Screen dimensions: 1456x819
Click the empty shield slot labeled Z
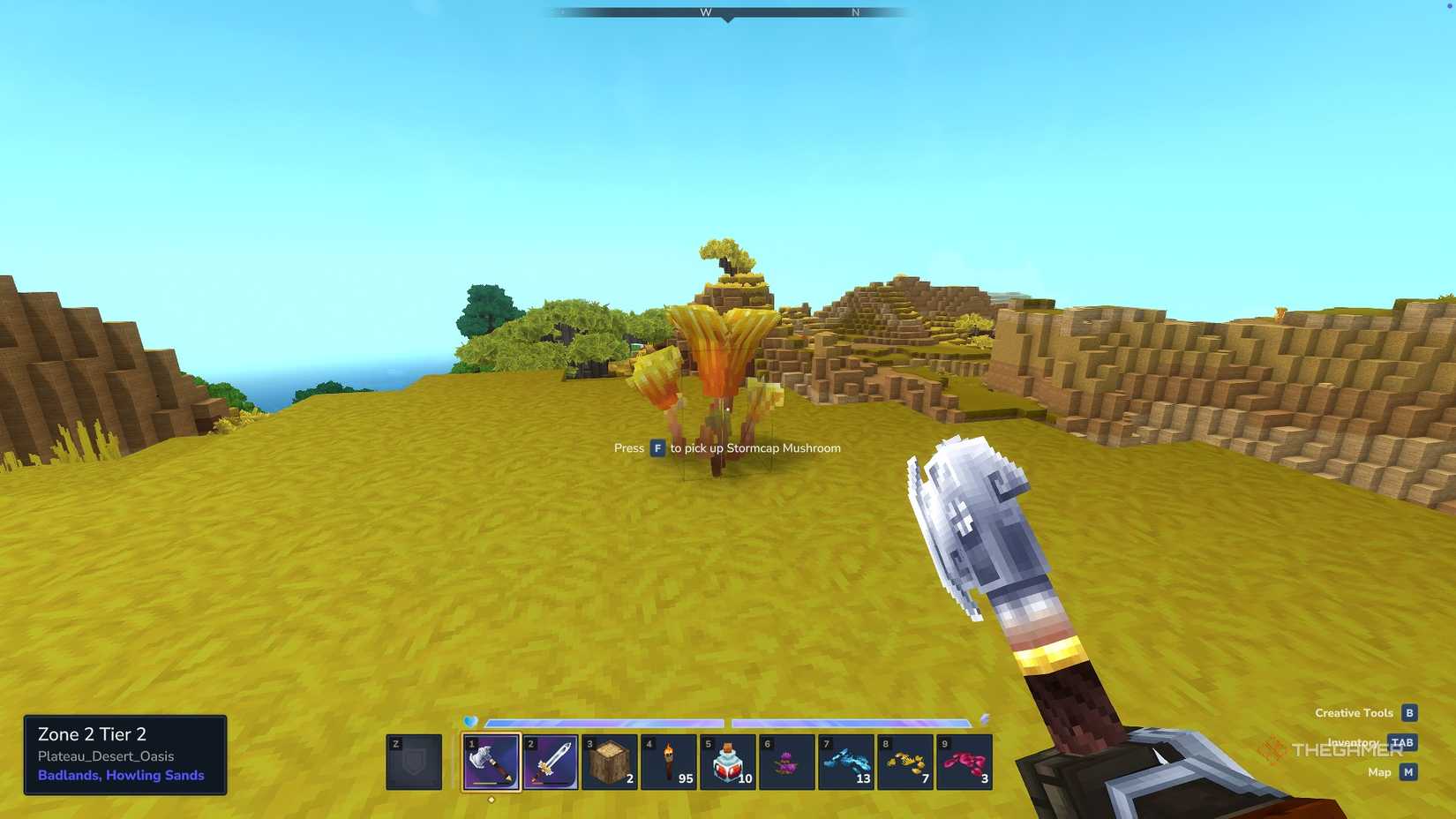(x=412, y=762)
